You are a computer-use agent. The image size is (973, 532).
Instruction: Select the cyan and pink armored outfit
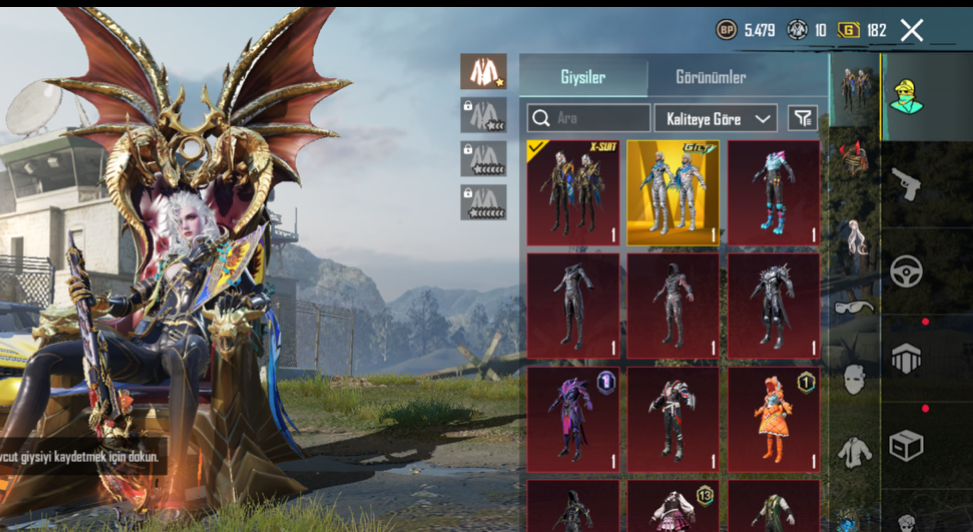[773, 192]
